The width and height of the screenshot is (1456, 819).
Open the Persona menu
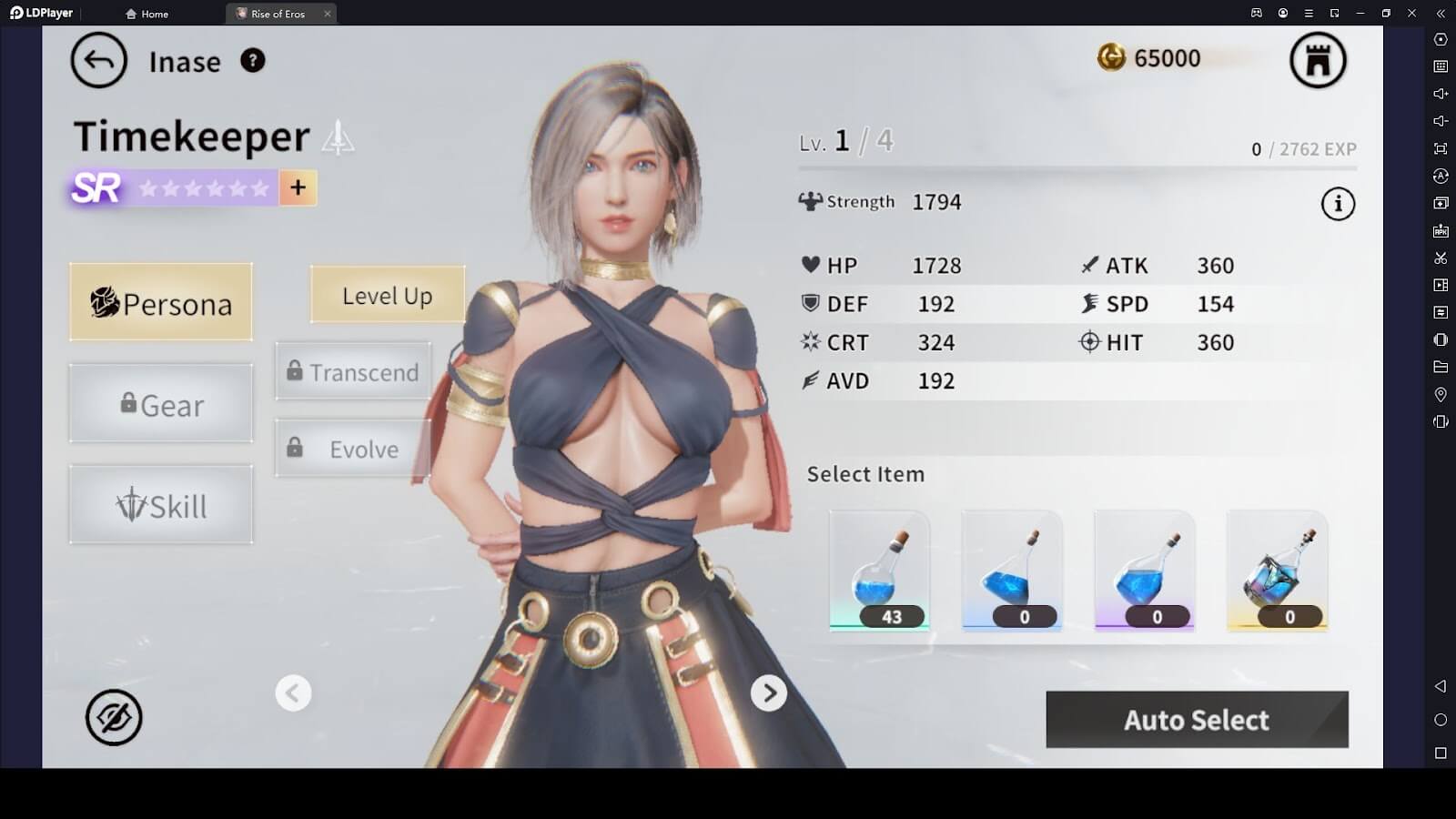(x=161, y=303)
